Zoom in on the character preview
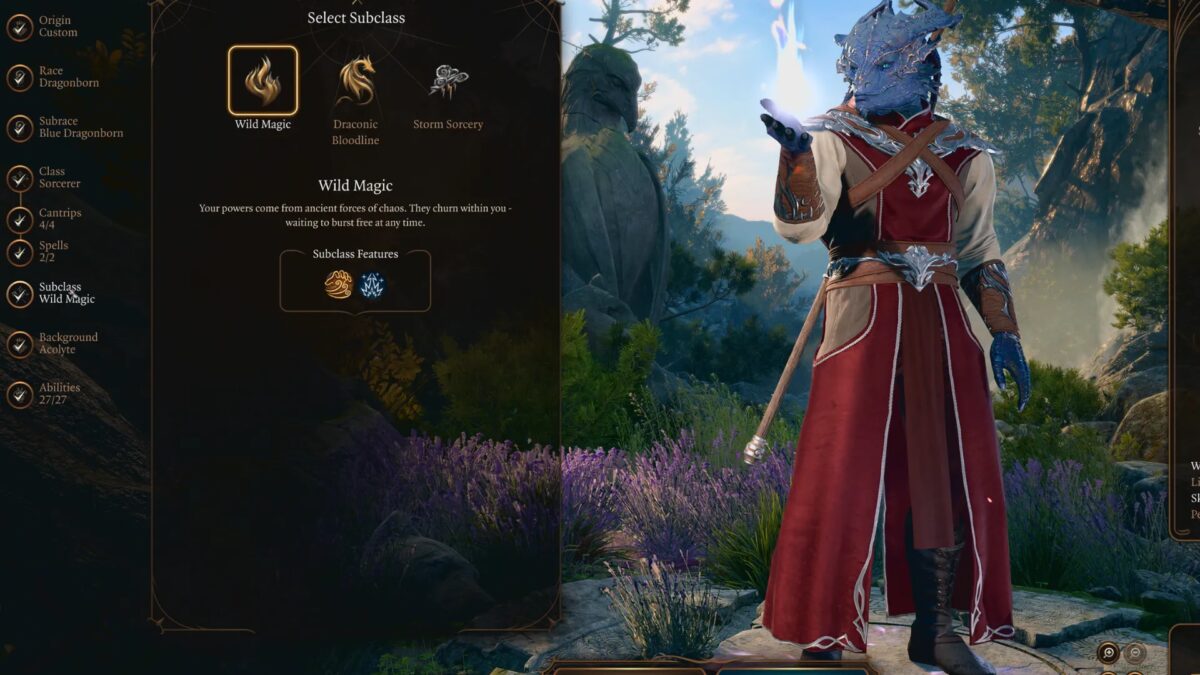This screenshot has height=675, width=1200. point(1108,653)
